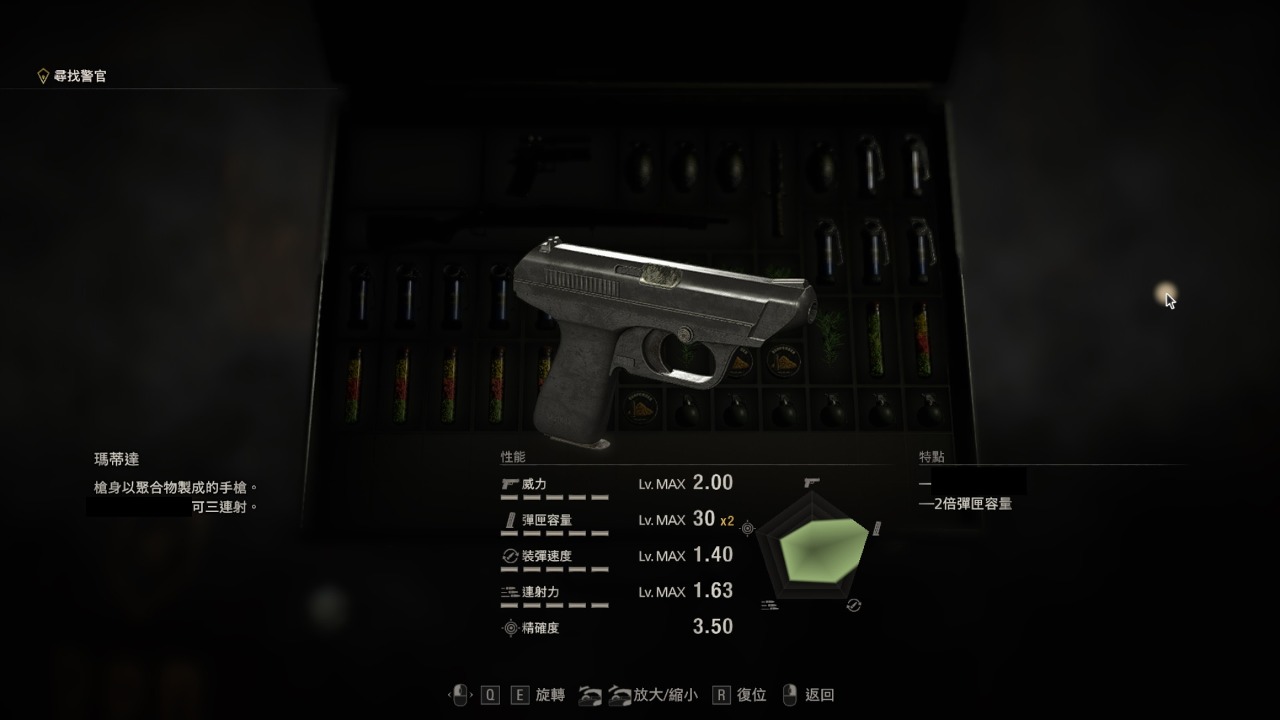Image resolution: width=1280 pixels, height=720 pixels.
Task: Select the 連射力 rate of fire row
Action: coord(616,592)
